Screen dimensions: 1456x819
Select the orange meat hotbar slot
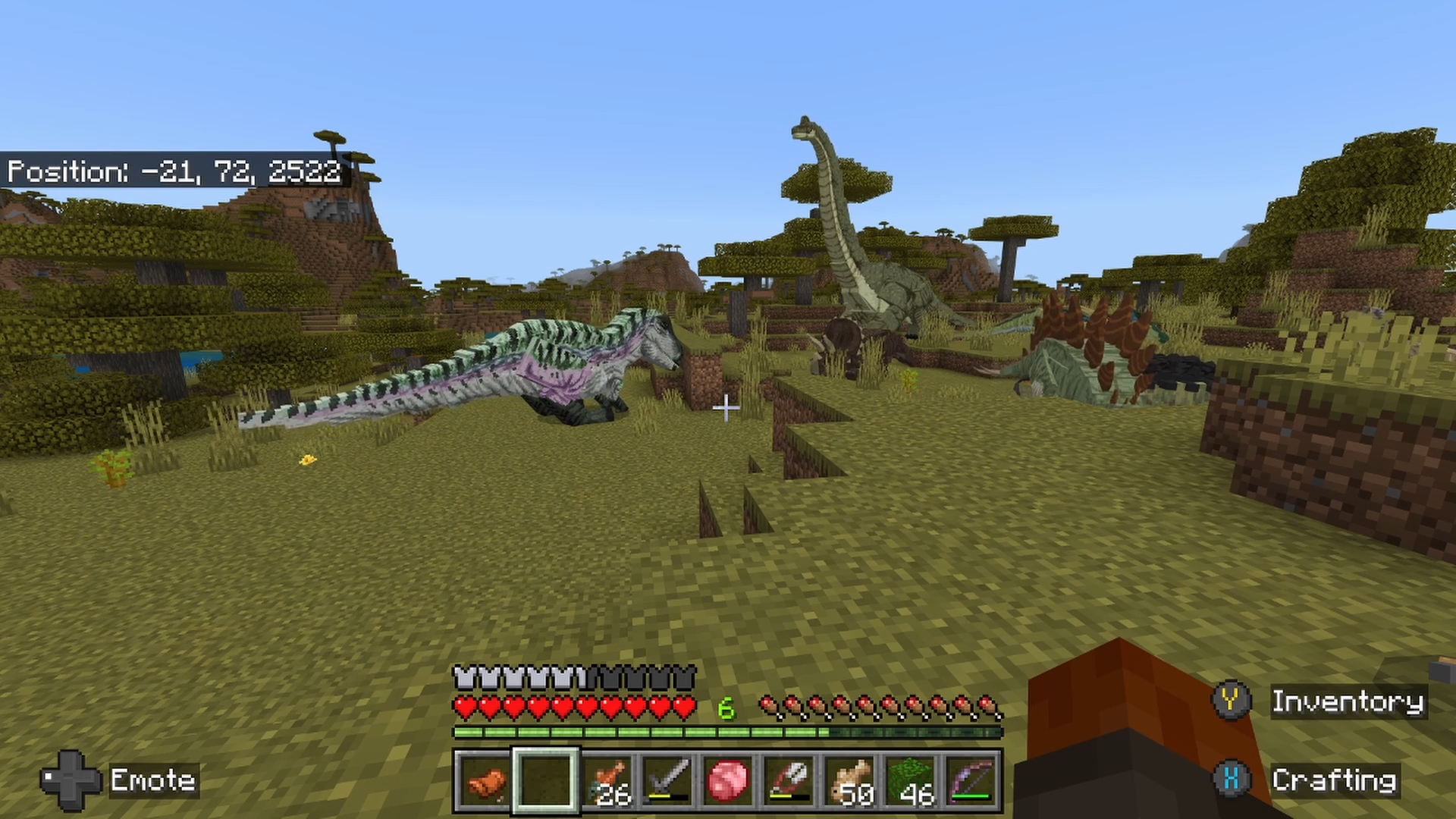tap(485, 781)
